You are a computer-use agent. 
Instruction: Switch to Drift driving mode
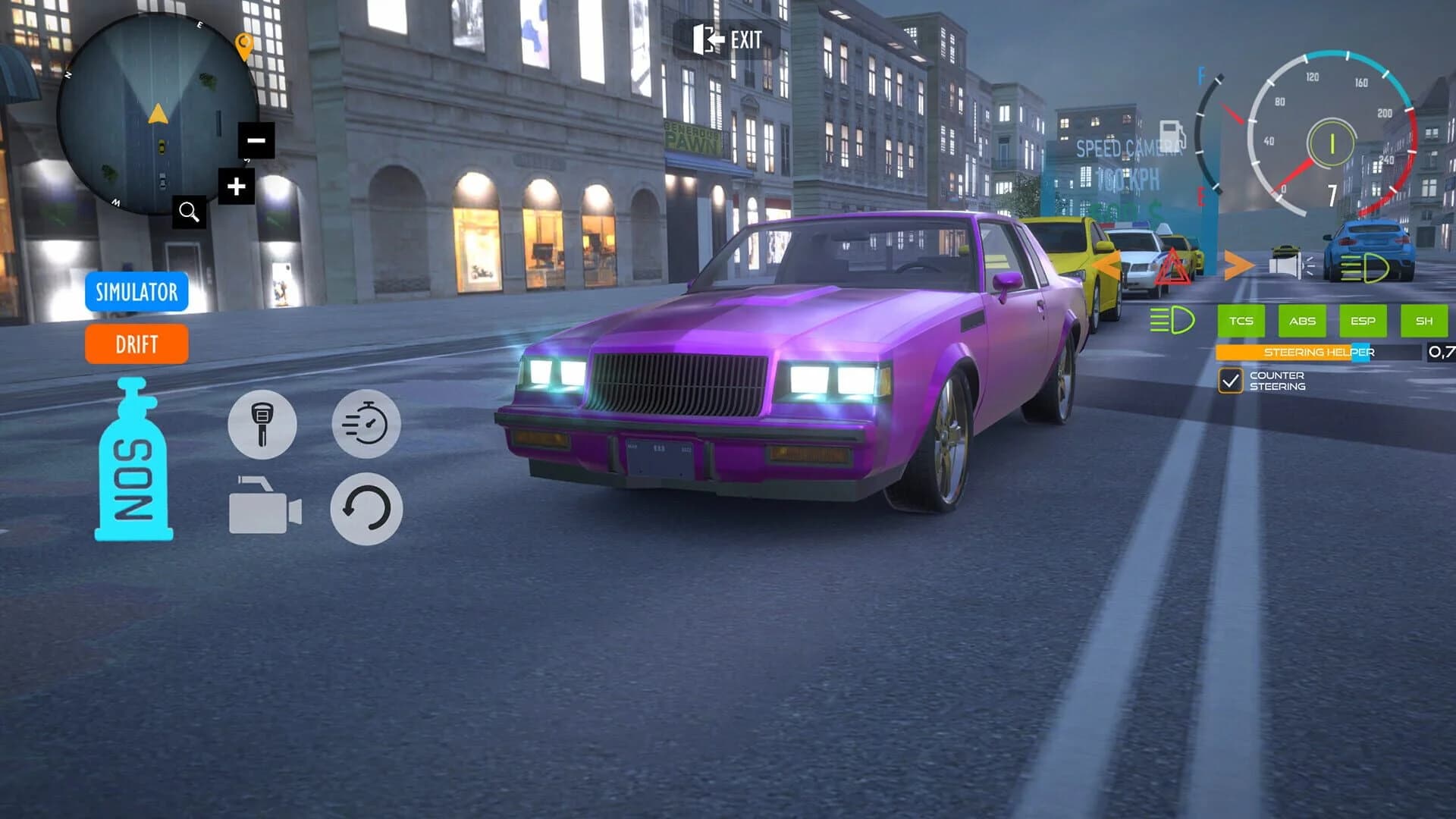(136, 345)
